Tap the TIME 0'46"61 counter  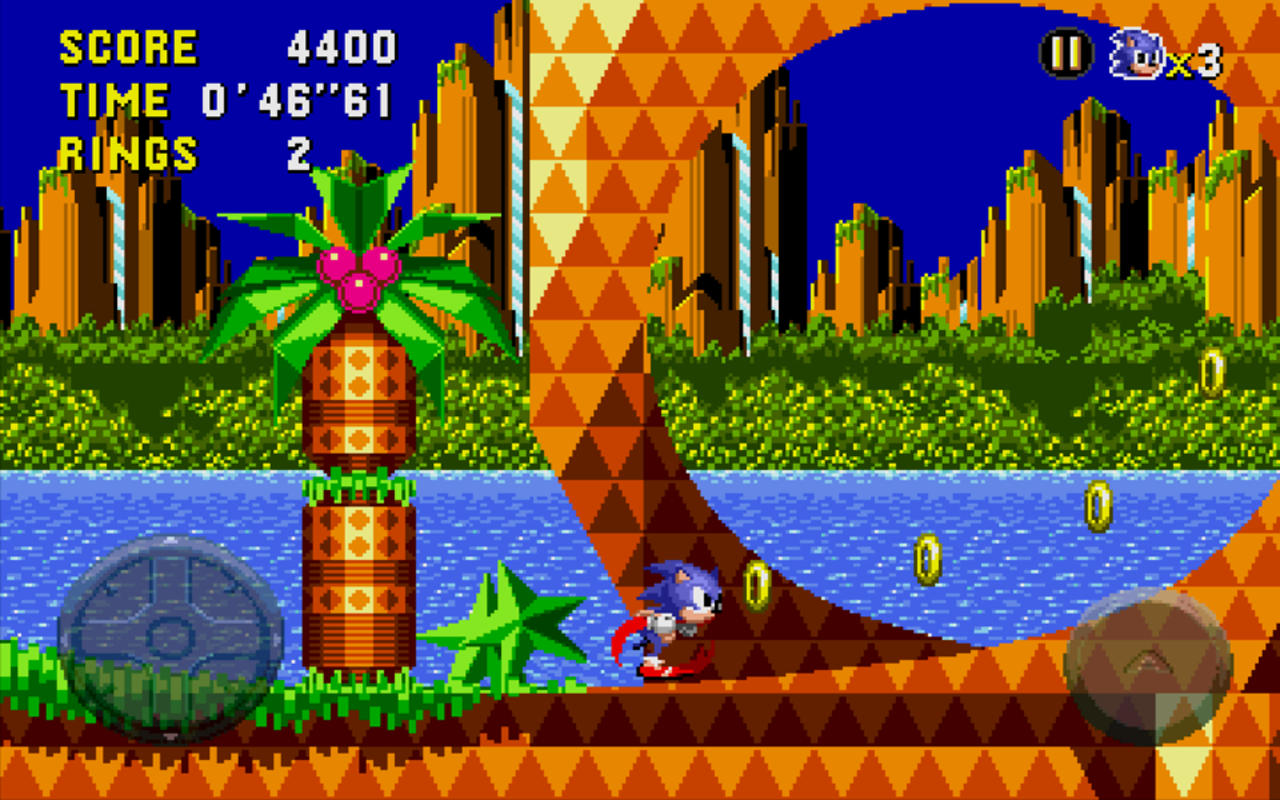225,100
